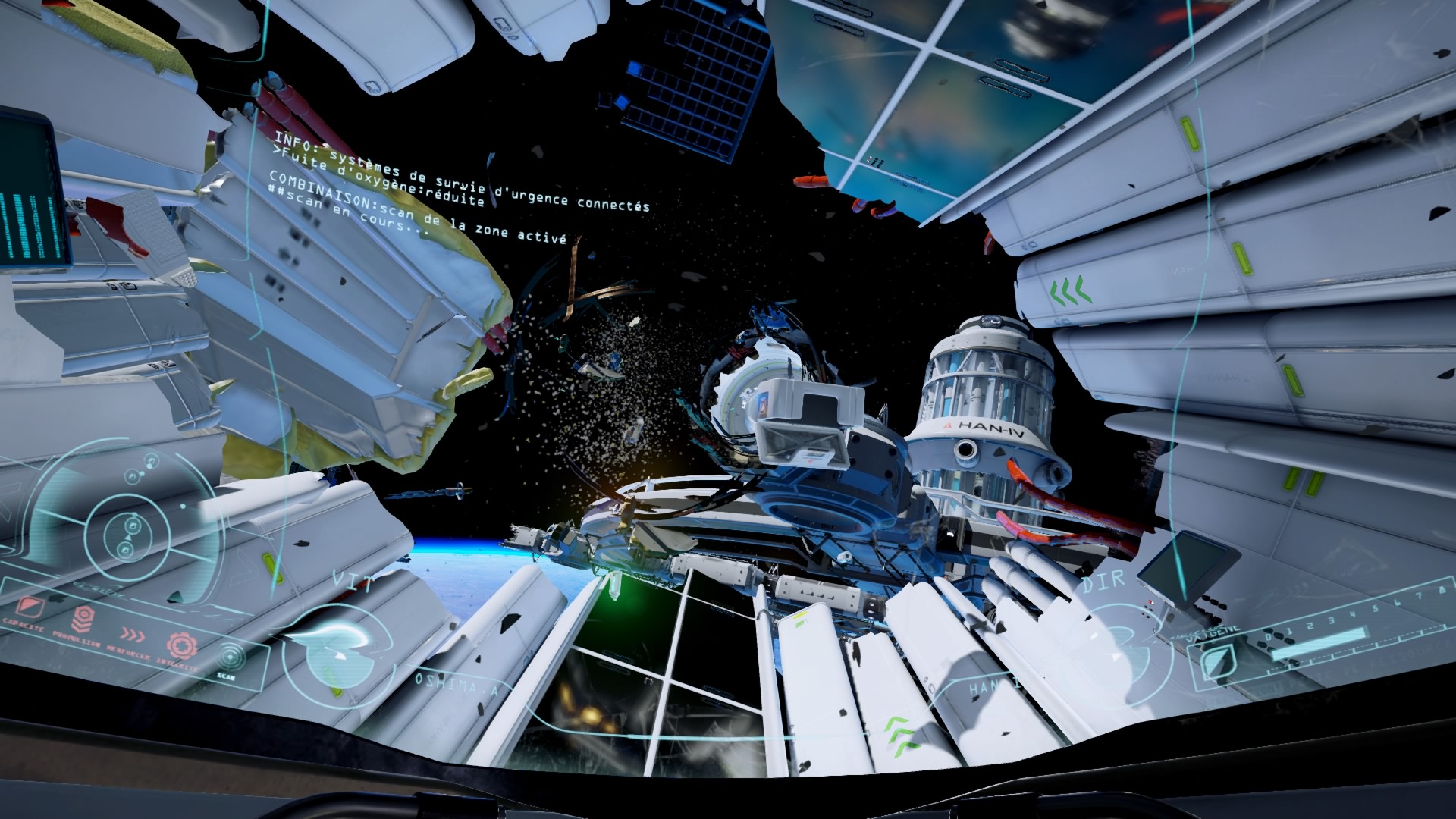1456x819 pixels.
Task: Click the Renforcer triple-chevron icon
Action: [131, 633]
